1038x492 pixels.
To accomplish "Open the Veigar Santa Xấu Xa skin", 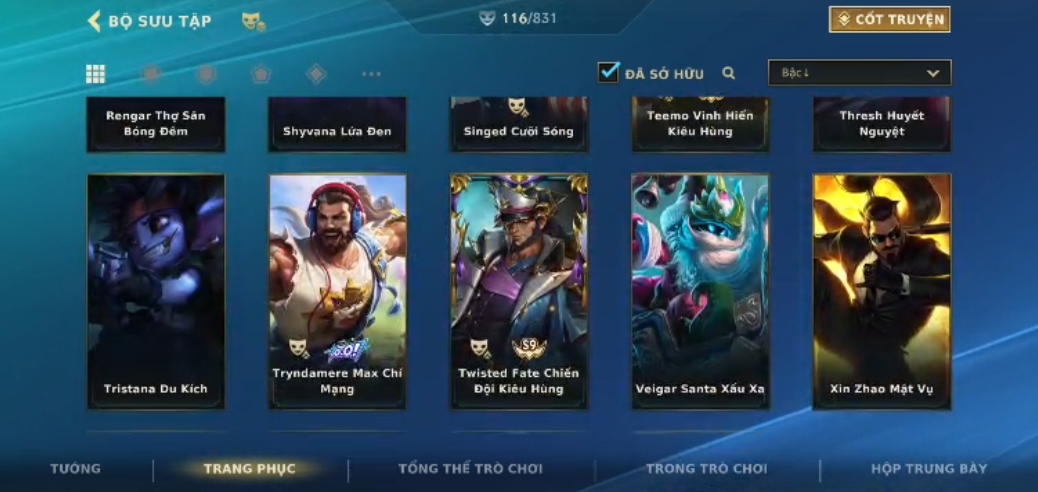I will tap(700, 291).
